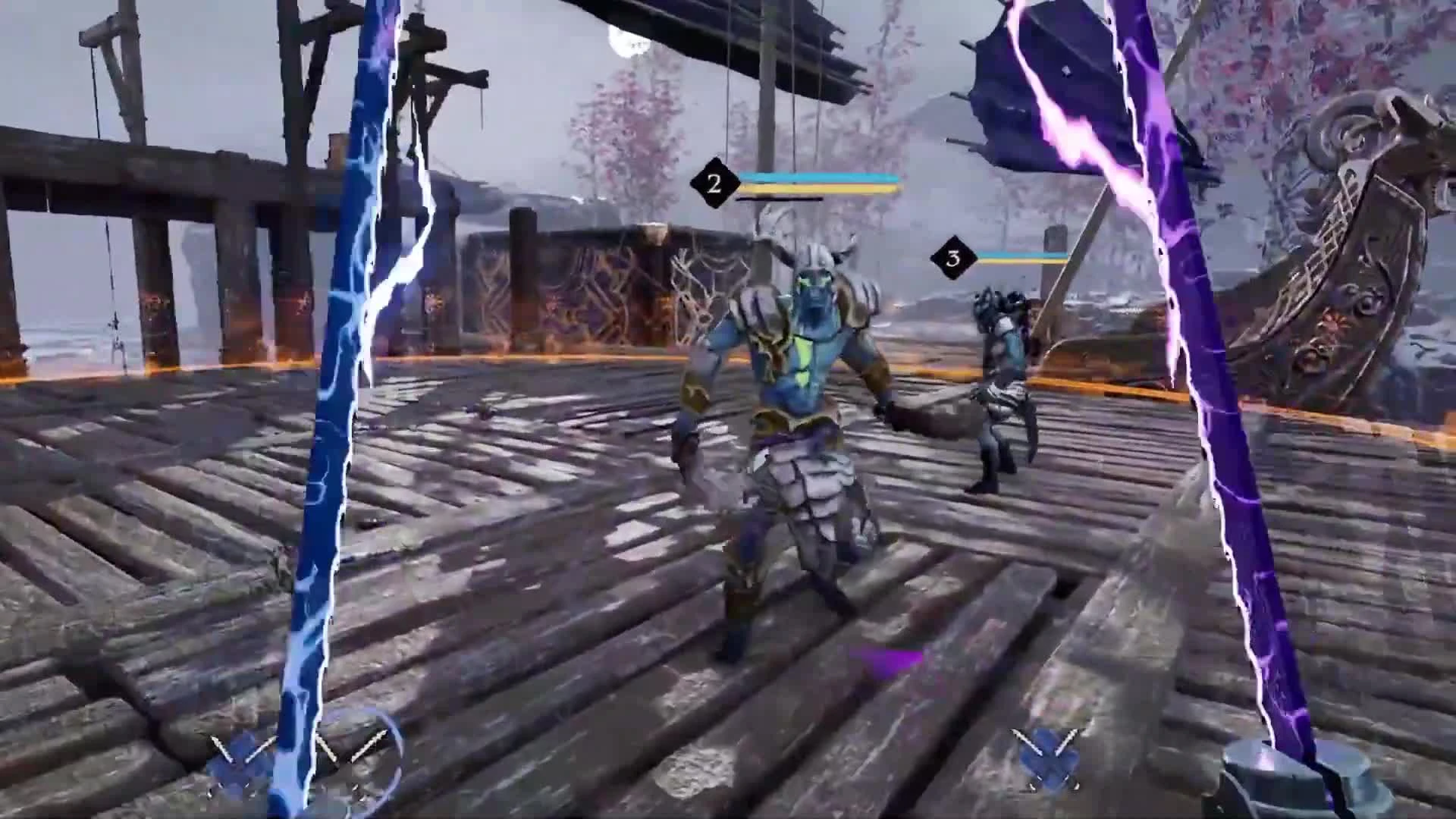Viewport: 1456px width, 819px height.
Task: Click the black diamond badge numbered 2
Action: [x=714, y=182]
